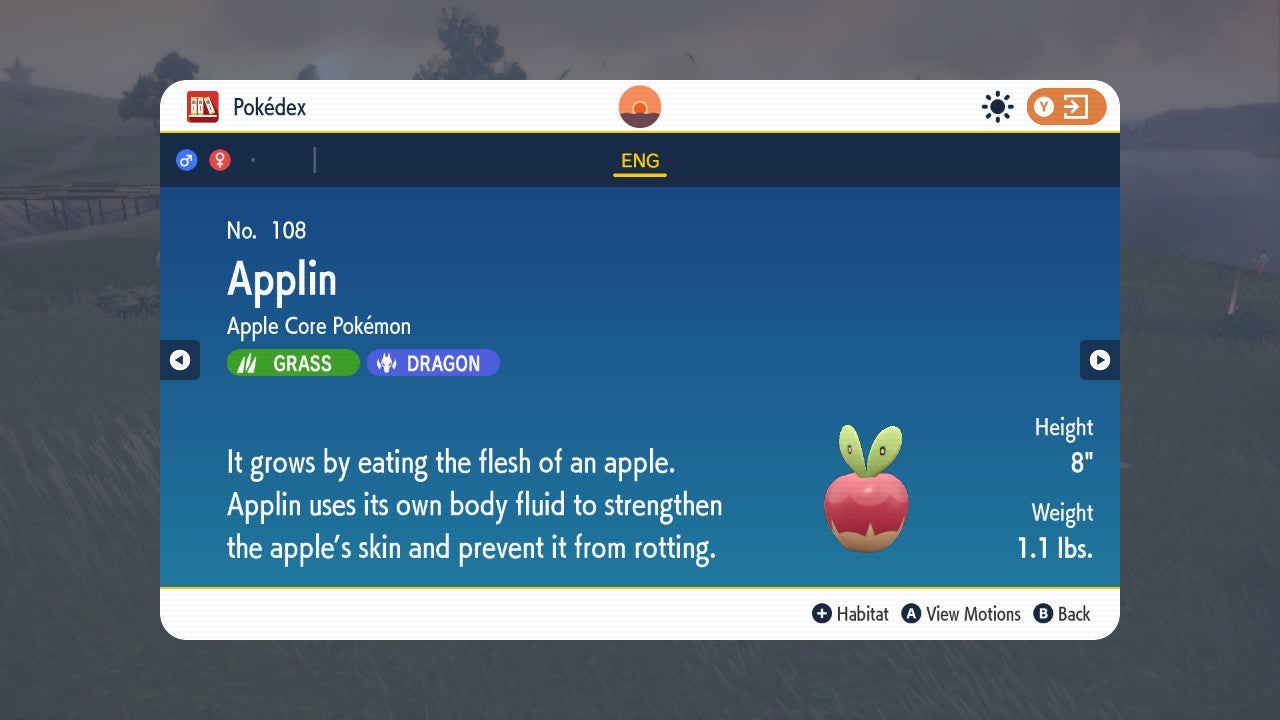1280x720 pixels.
Task: Click the plus icon next to Habitat
Action: 822,614
